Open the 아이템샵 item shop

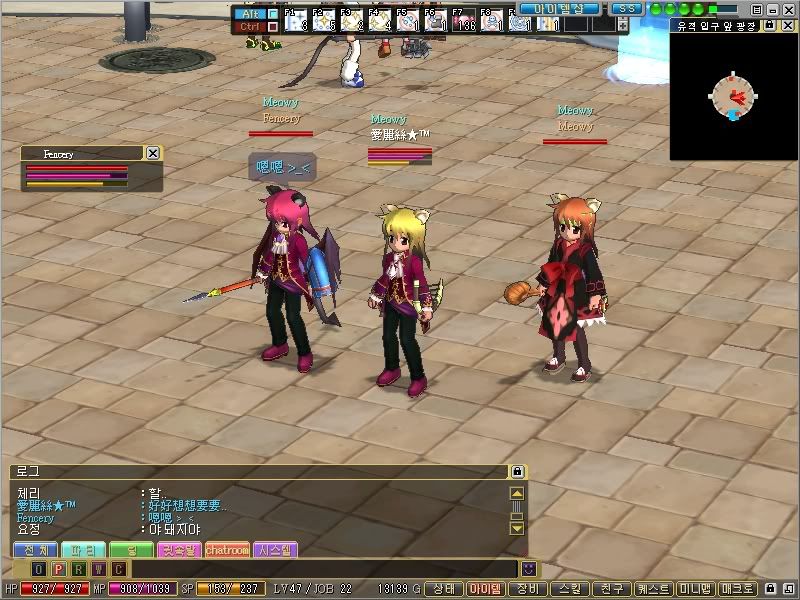click(x=559, y=9)
